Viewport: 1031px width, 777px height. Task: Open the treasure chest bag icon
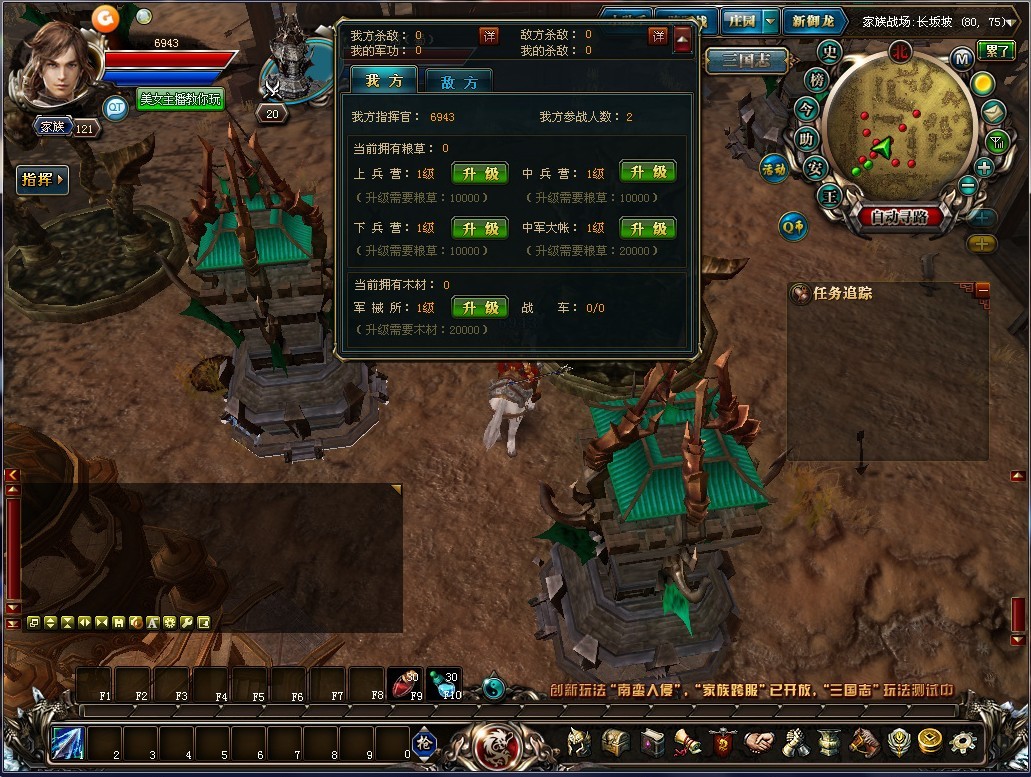click(x=613, y=743)
